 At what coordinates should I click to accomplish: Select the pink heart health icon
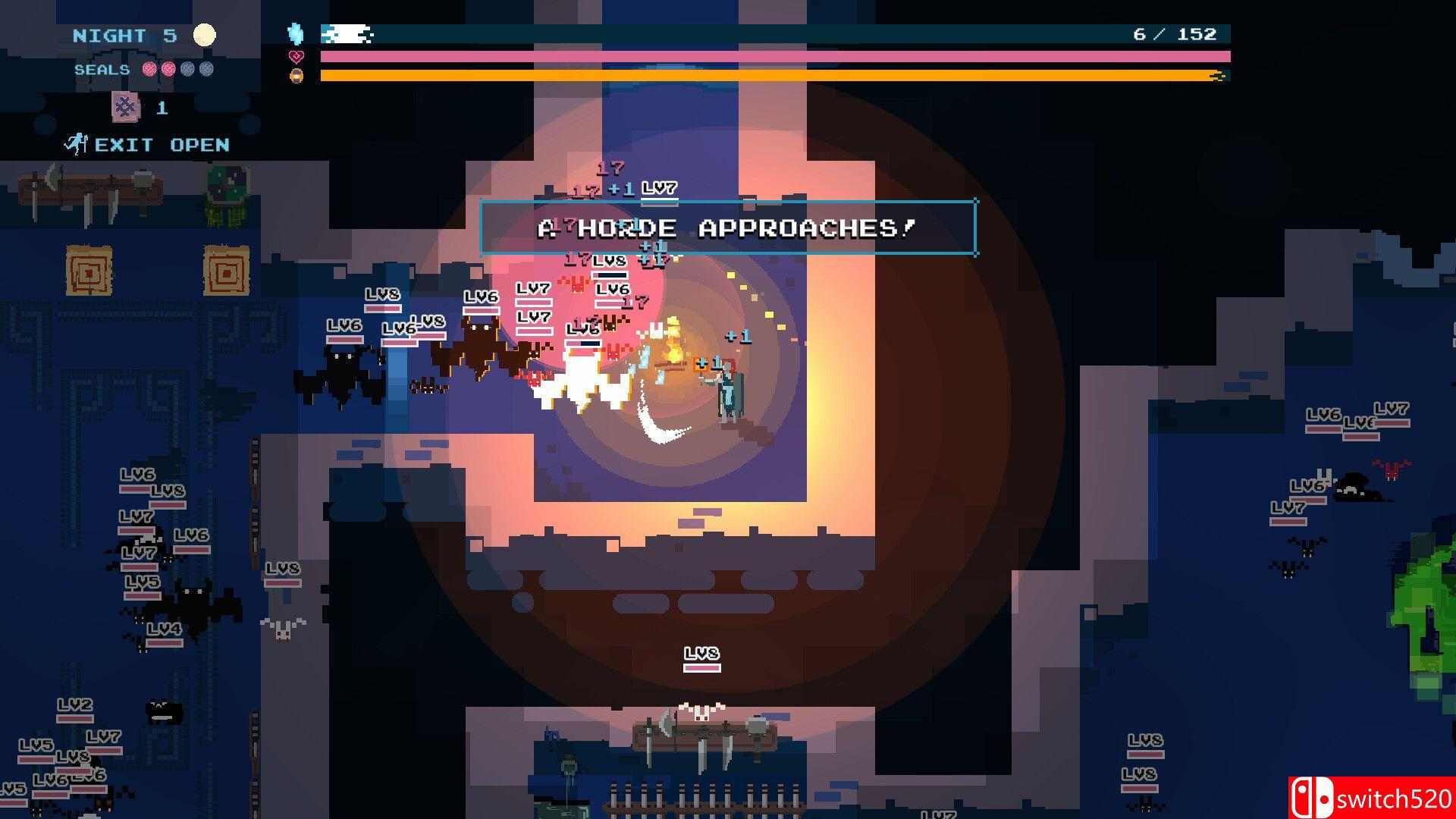tap(297, 57)
